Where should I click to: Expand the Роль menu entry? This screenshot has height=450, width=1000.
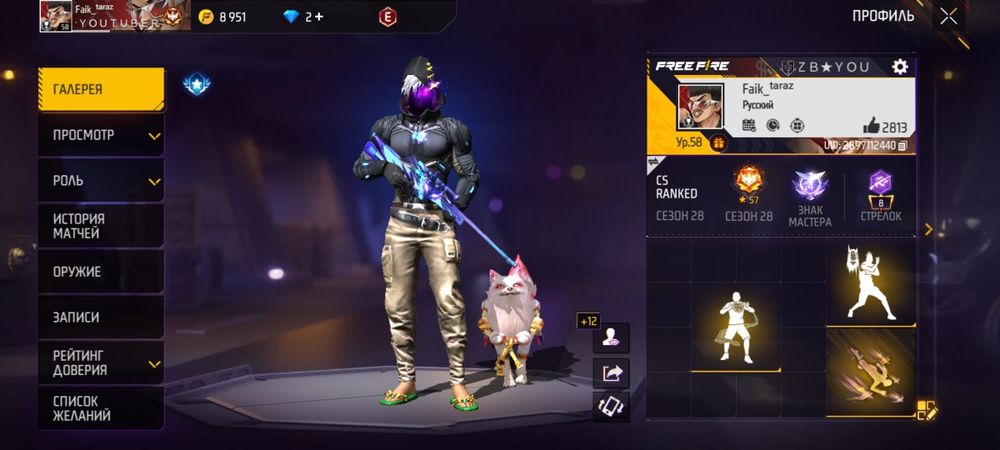(x=101, y=181)
